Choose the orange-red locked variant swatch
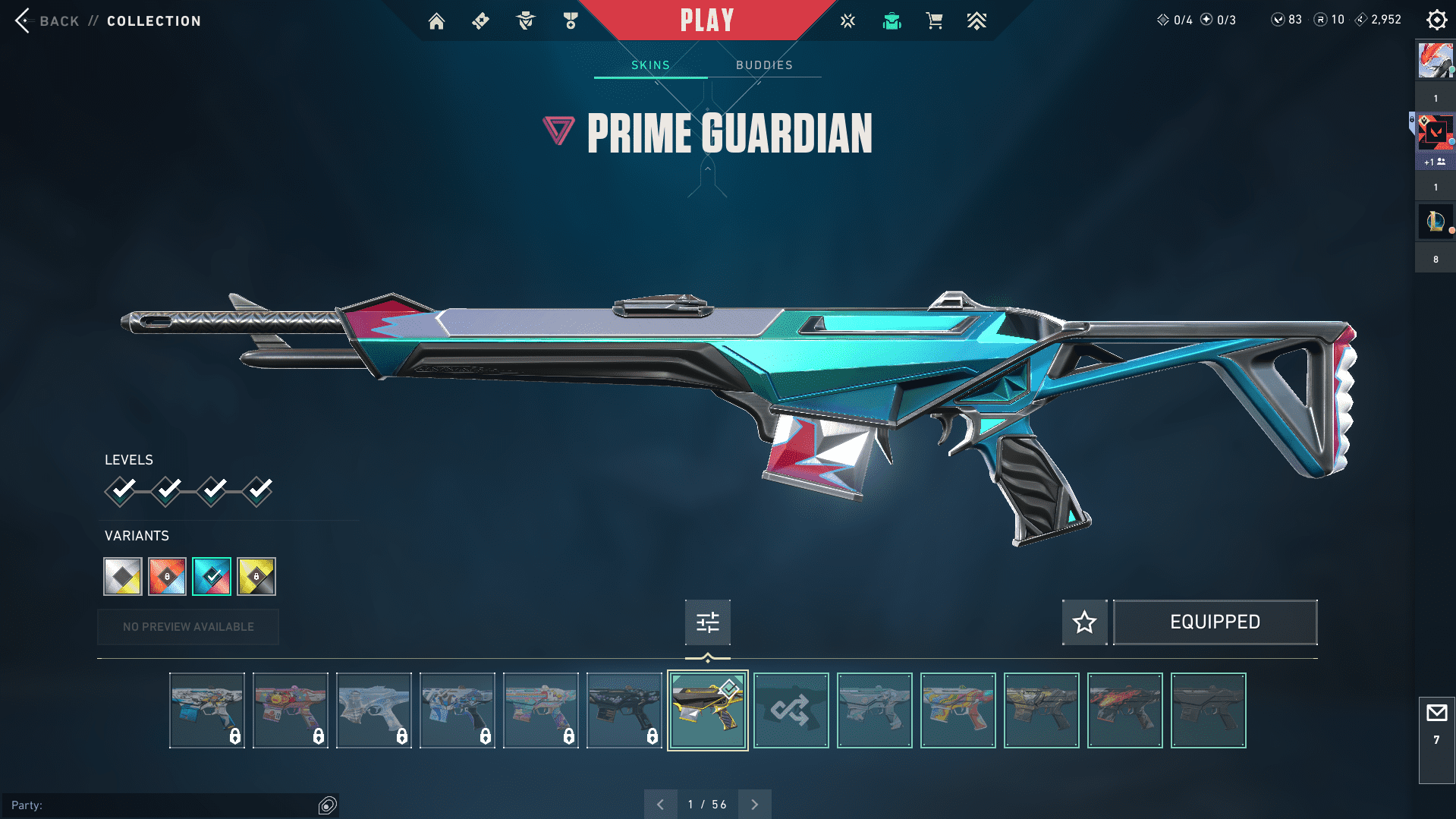 click(x=167, y=576)
